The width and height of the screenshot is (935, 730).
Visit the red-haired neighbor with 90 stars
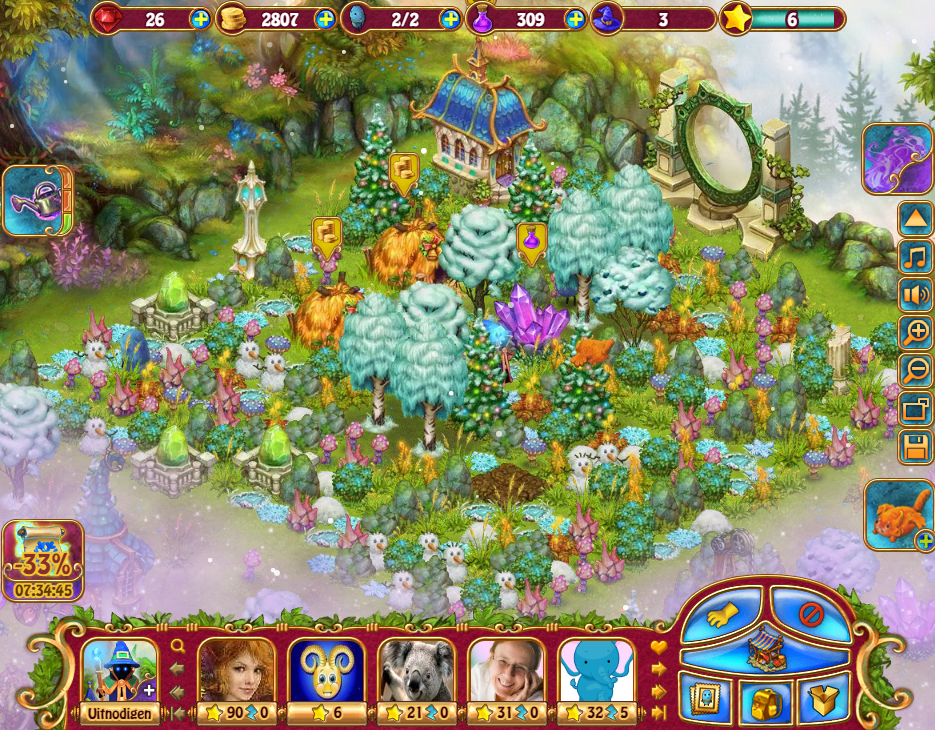[236, 672]
